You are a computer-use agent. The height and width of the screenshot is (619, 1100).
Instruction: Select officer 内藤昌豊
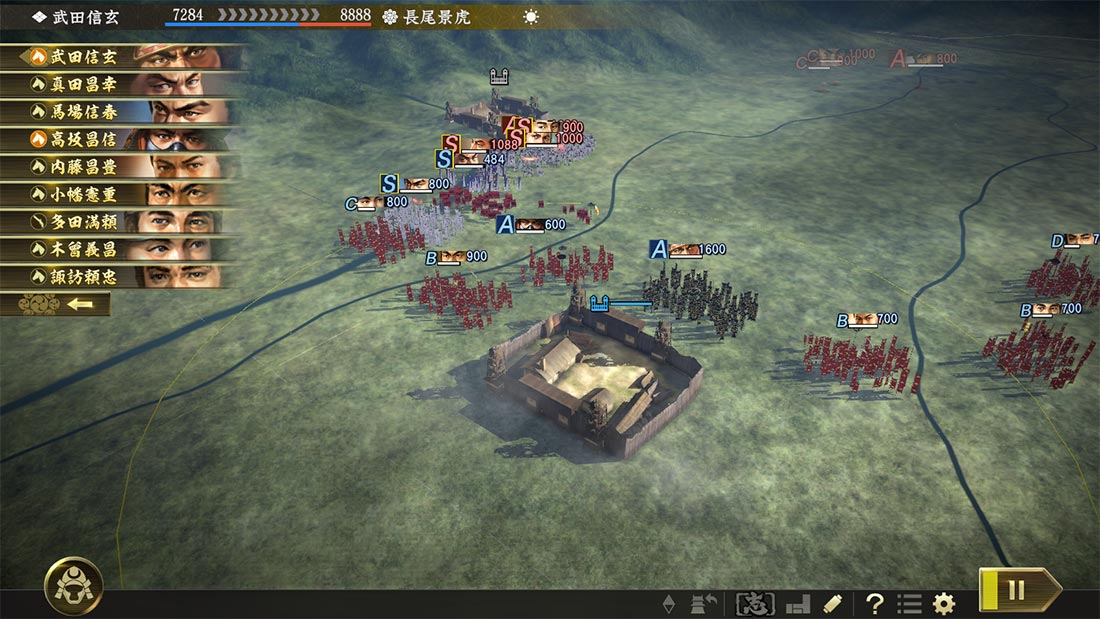[x=120, y=167]
